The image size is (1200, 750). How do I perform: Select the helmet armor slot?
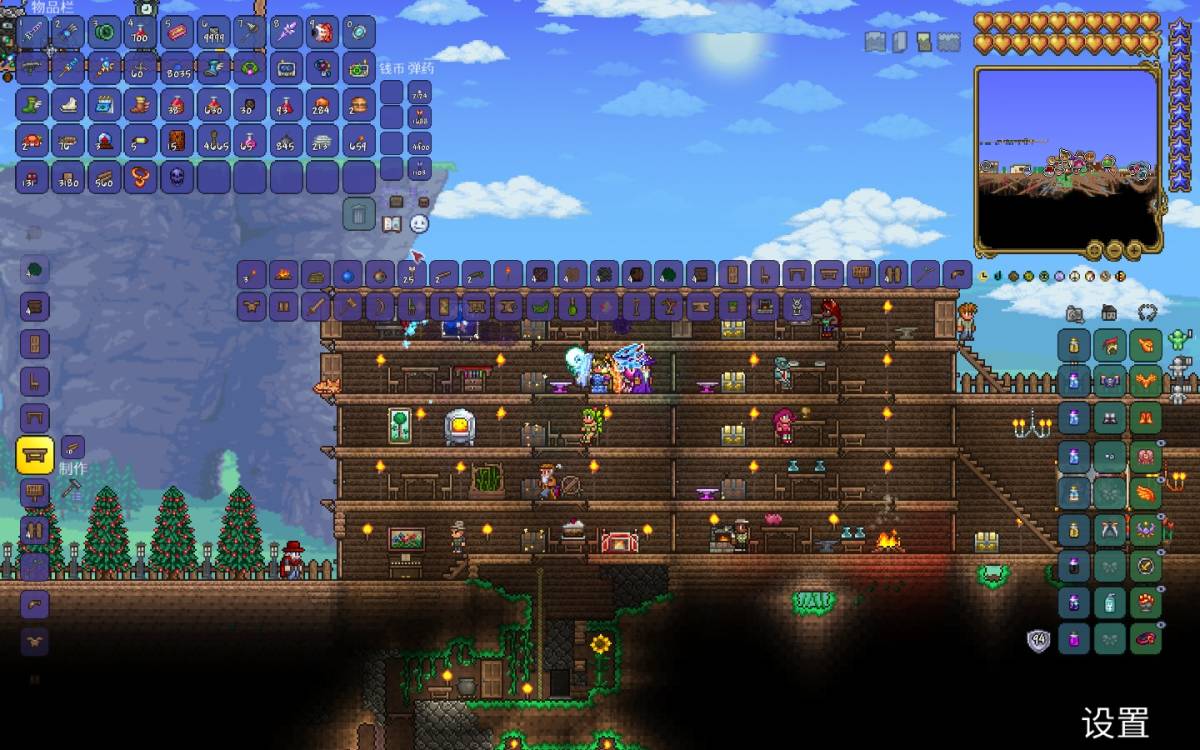(x=1145, y=346)
